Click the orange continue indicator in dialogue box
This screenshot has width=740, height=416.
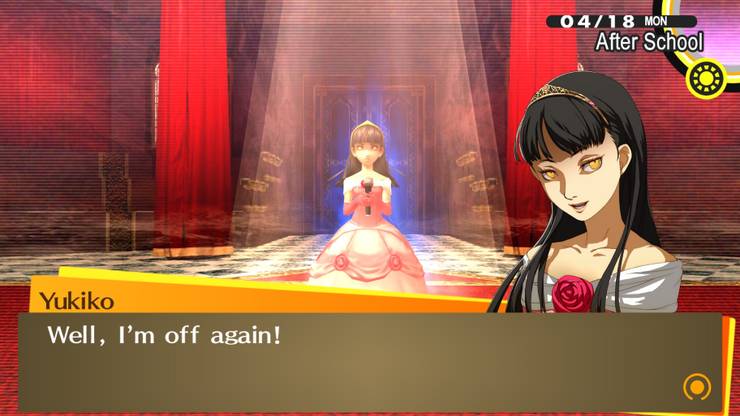(x=697, y=387)
